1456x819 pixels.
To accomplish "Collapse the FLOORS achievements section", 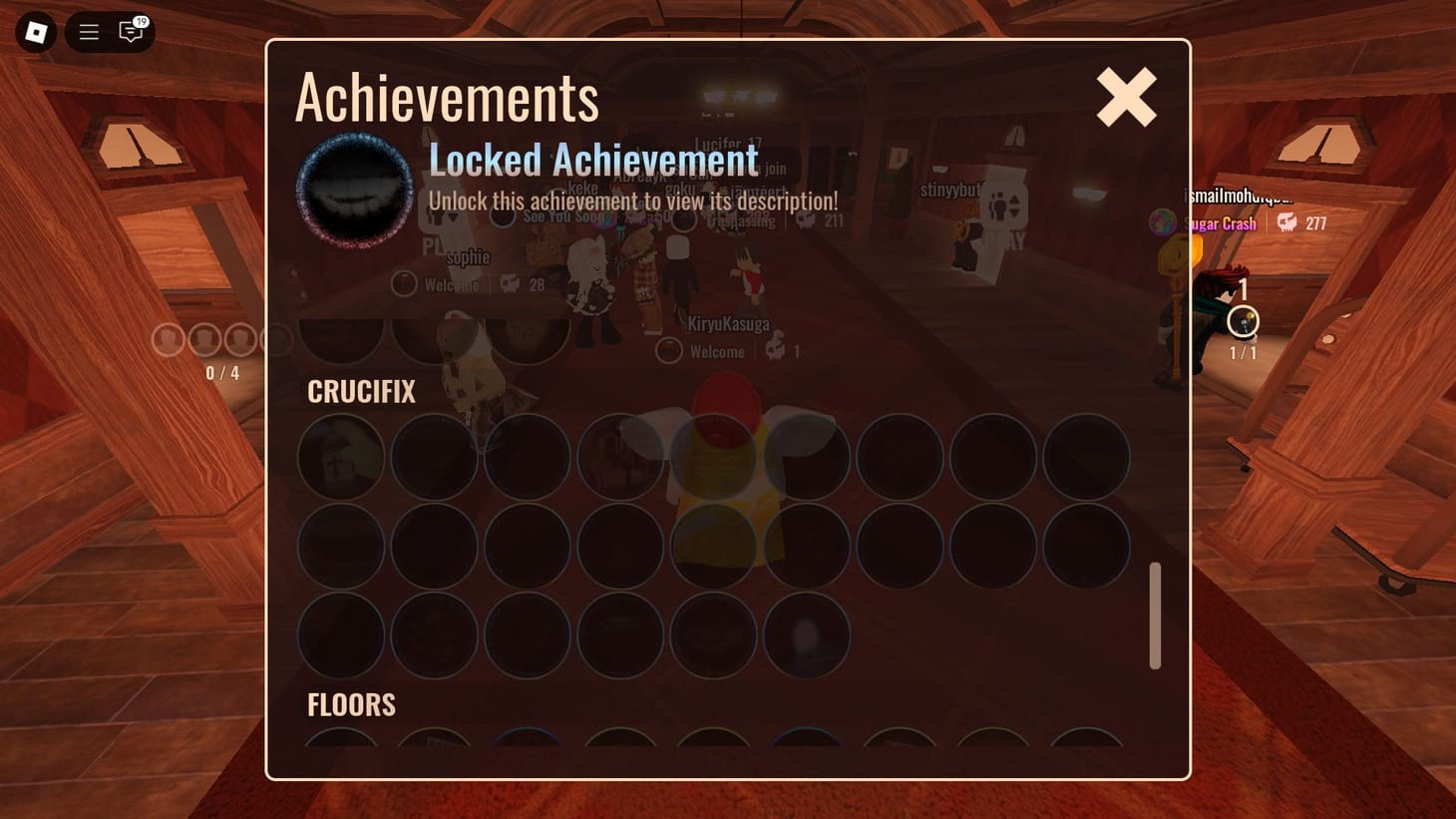I will (x=351, y=705).
